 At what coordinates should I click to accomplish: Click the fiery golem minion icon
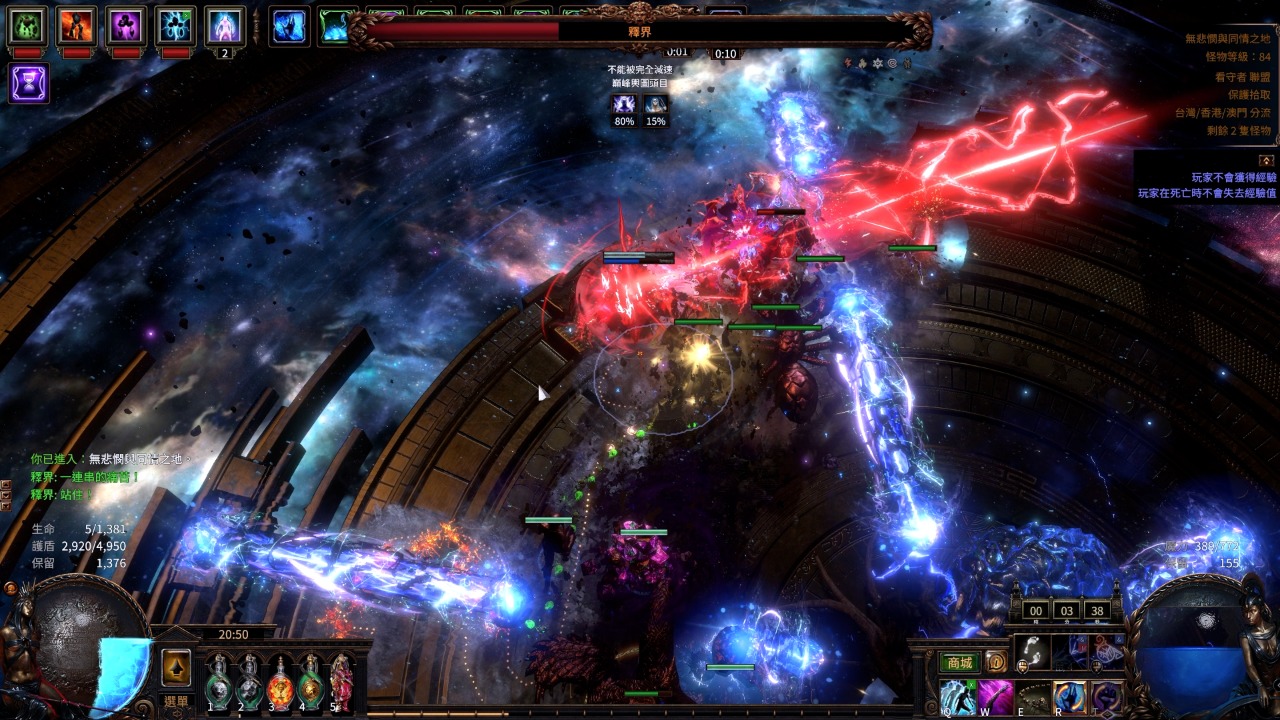tap(77, 26)
